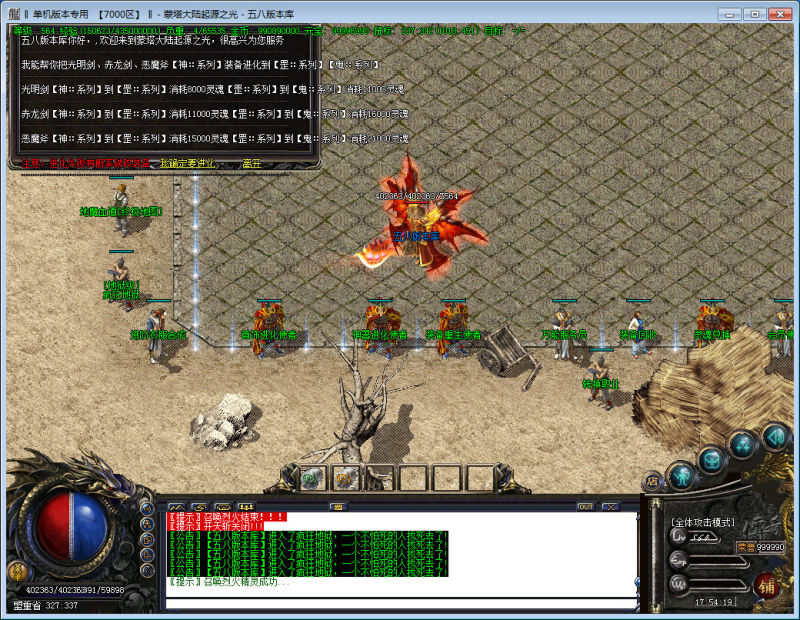Switch the 全体攻击模式 attack mode label

click(703, 523)
